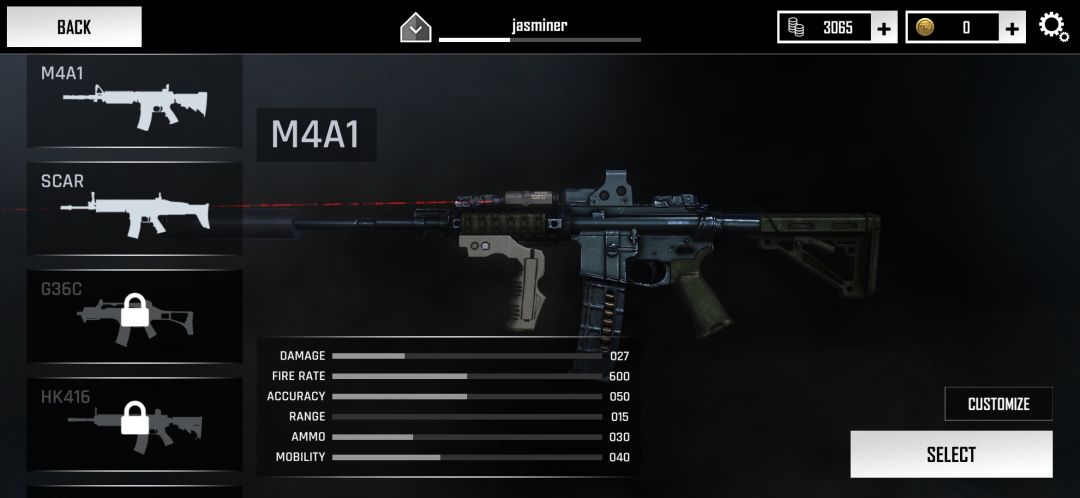1080x498 pixels.
Task: Open the CUSTOMIZE weapon screen
Action: pyautogui.click(x=998, y=404)
